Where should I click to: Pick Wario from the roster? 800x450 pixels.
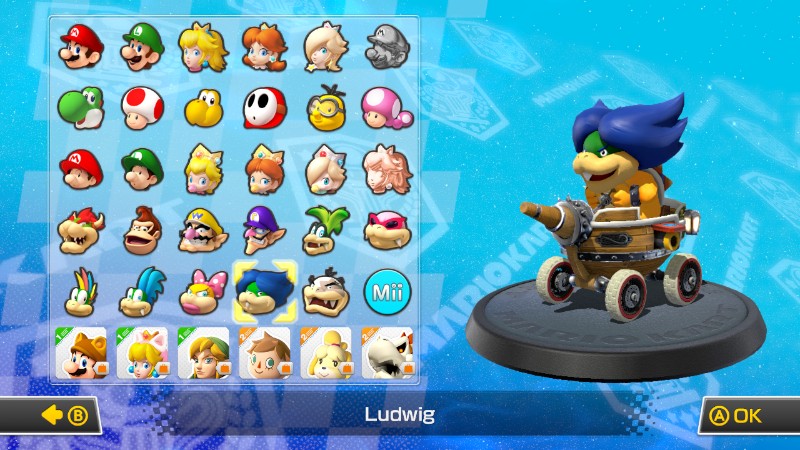click(x=201, y=230)
